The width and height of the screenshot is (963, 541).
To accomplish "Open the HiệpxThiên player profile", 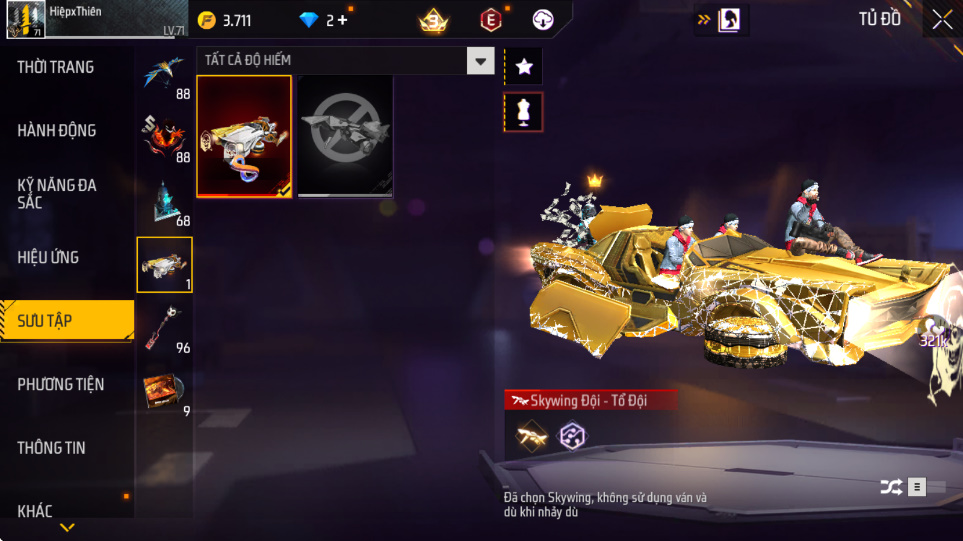I will (28, 19).
